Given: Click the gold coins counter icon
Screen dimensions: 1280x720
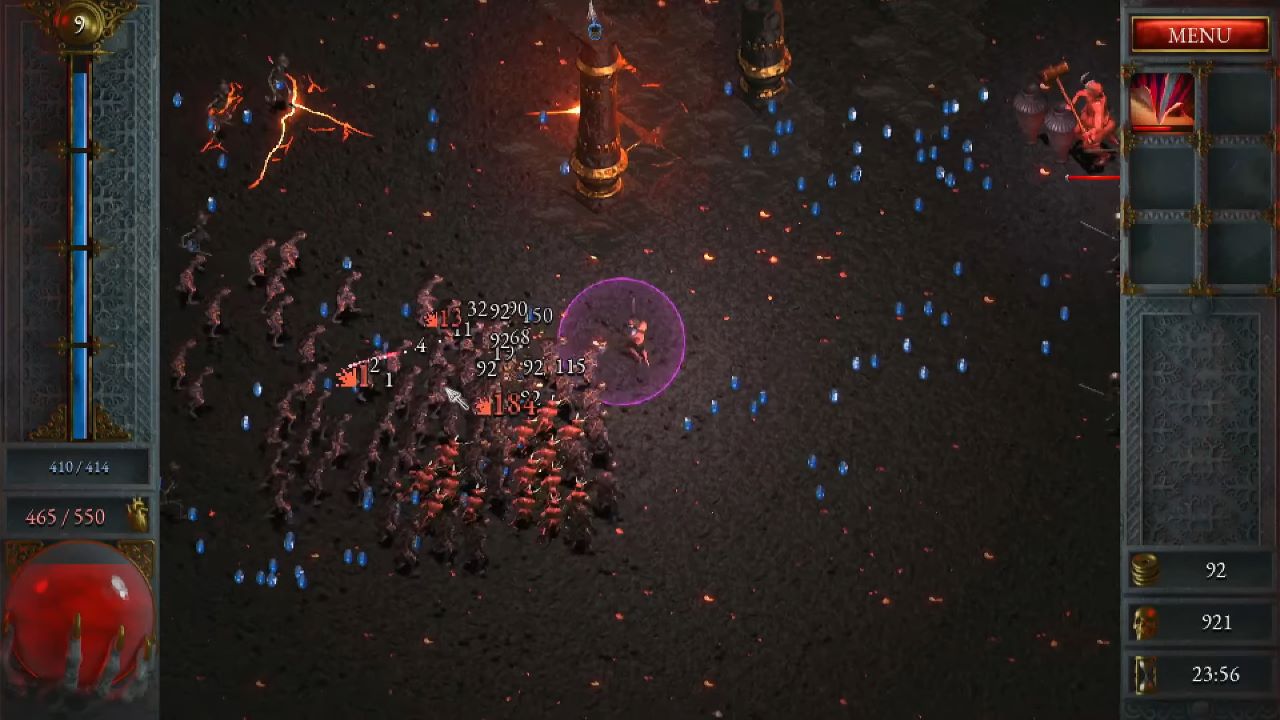Looking at the screenshot, I should click(1148, 572).
